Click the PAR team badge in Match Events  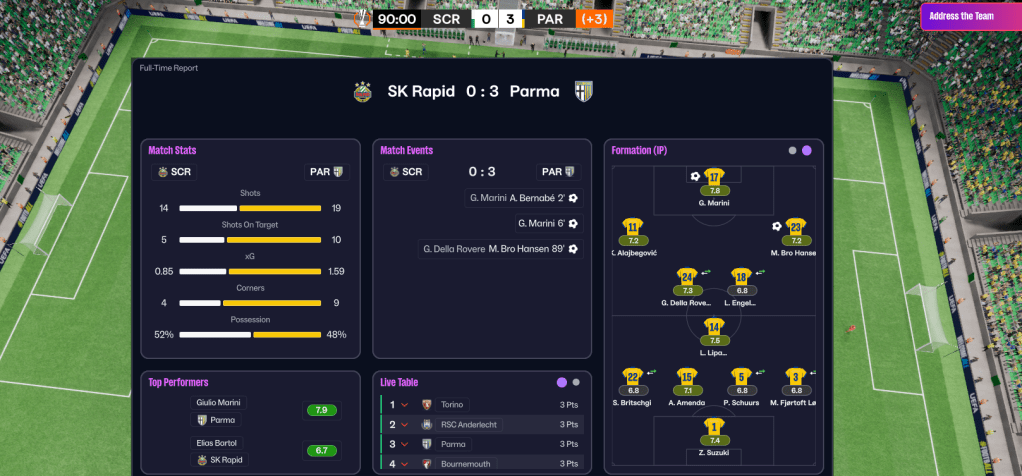558,171
